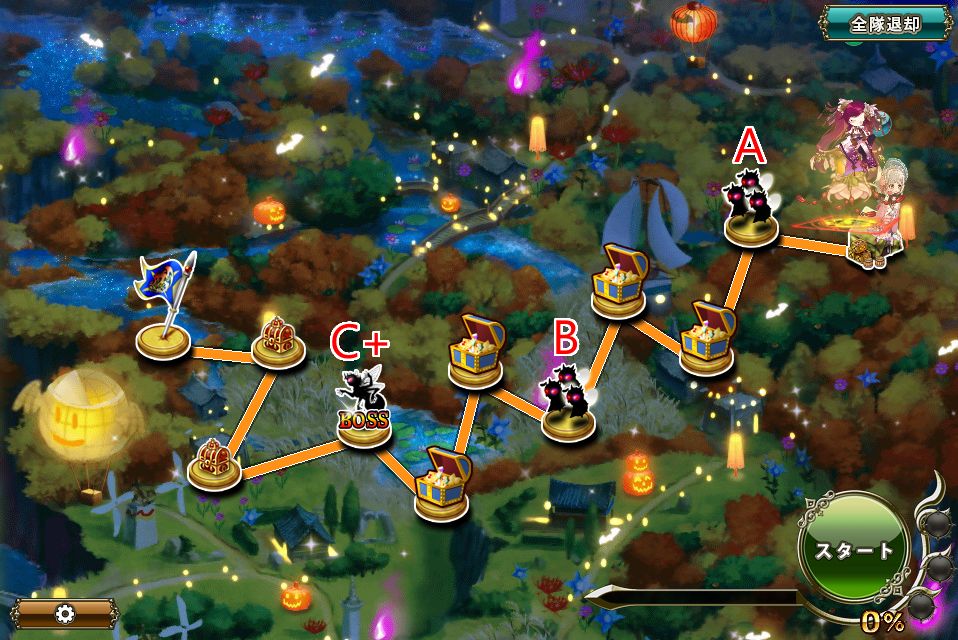Start the stage with the green スタート button
The width and height of the screenshot is (958, 640).
tap(853, 550)
